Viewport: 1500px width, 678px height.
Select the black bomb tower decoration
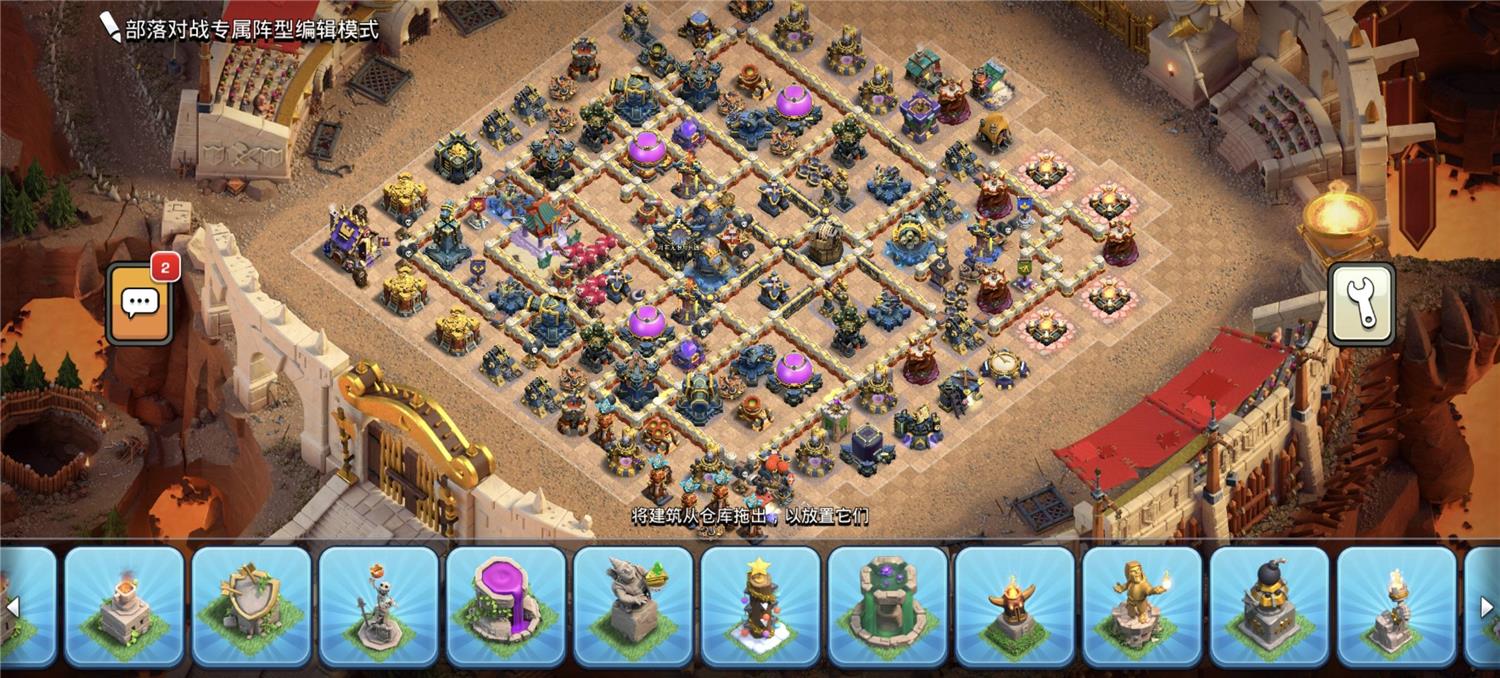[x=1268, y=607]
